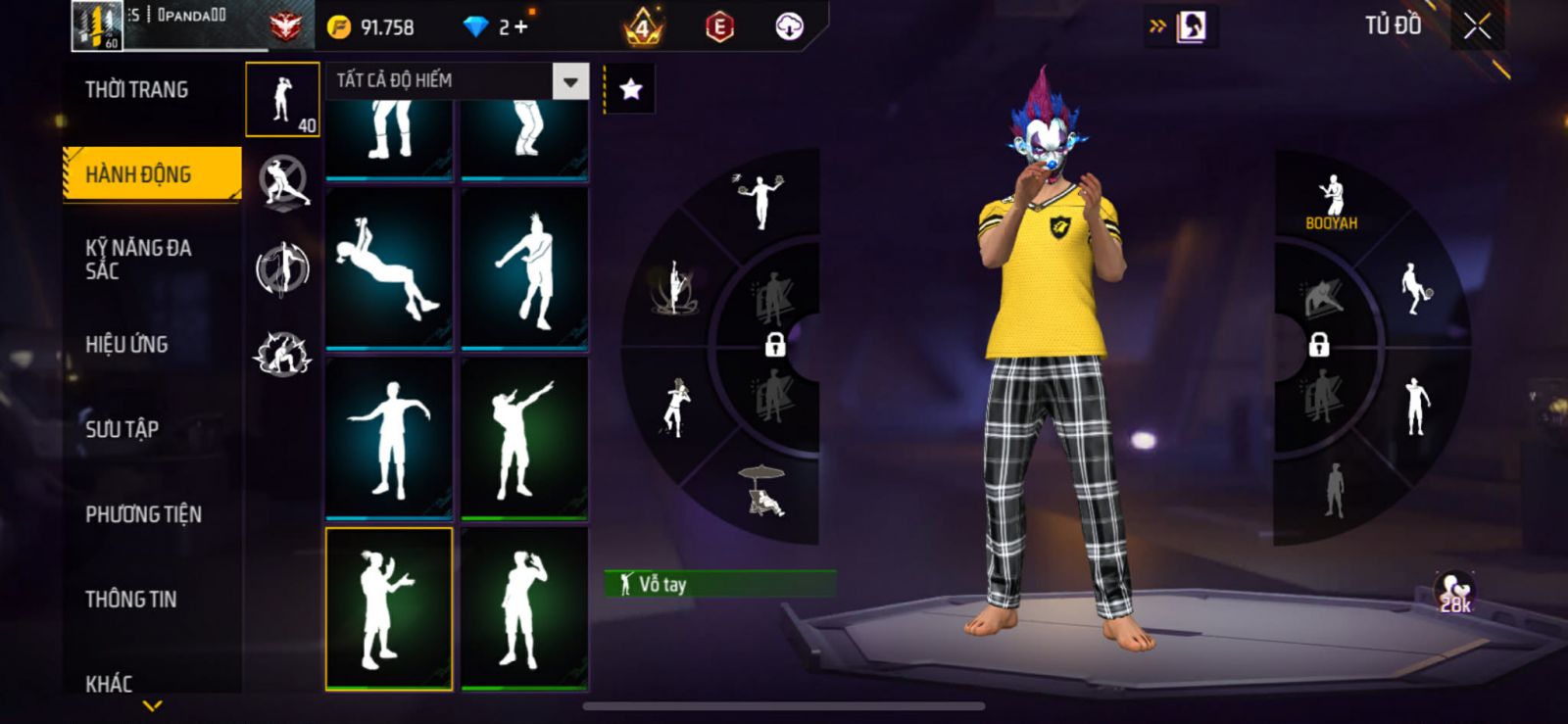Open the character portrait arrow button

tap(1180, 26)
